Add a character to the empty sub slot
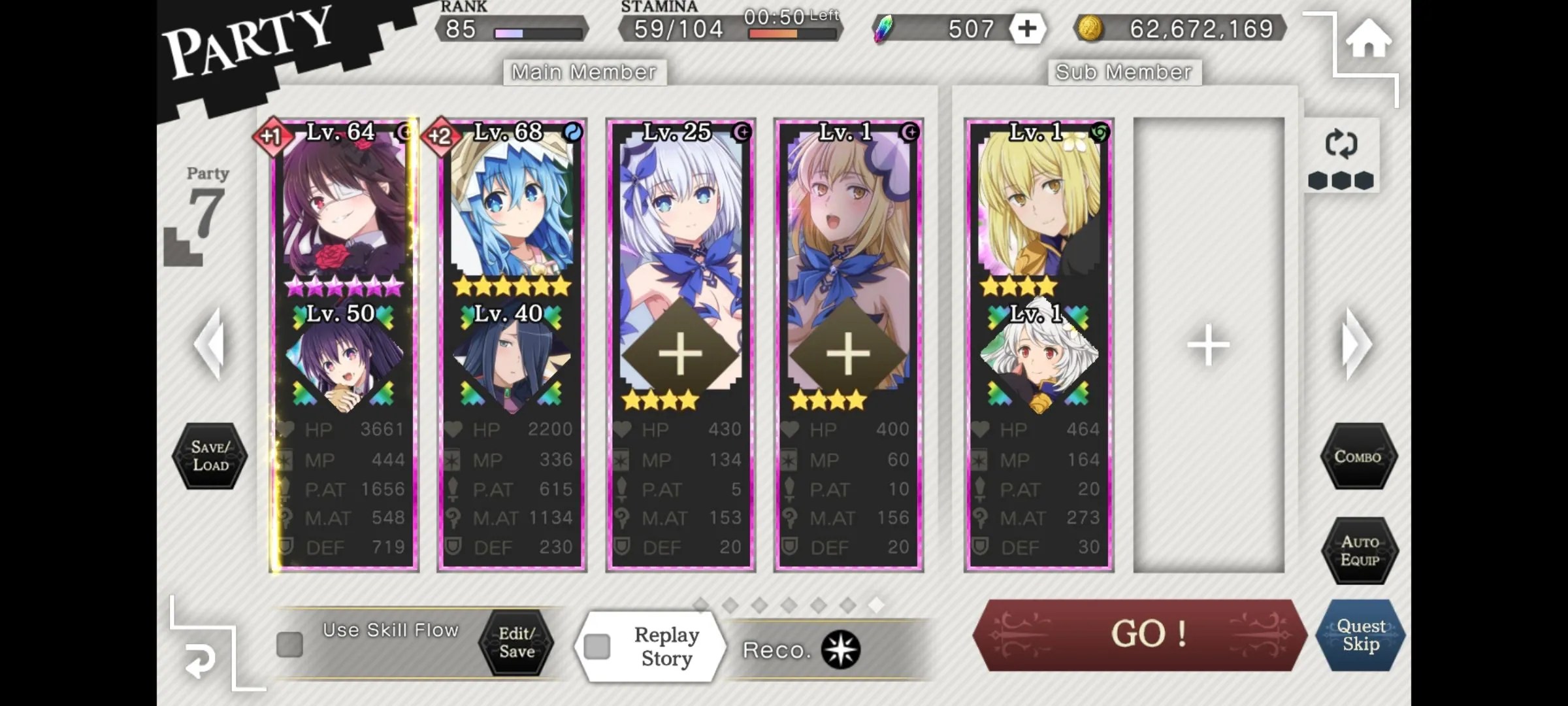Screen dimensions: 1568x706 tap(1209, 345)
